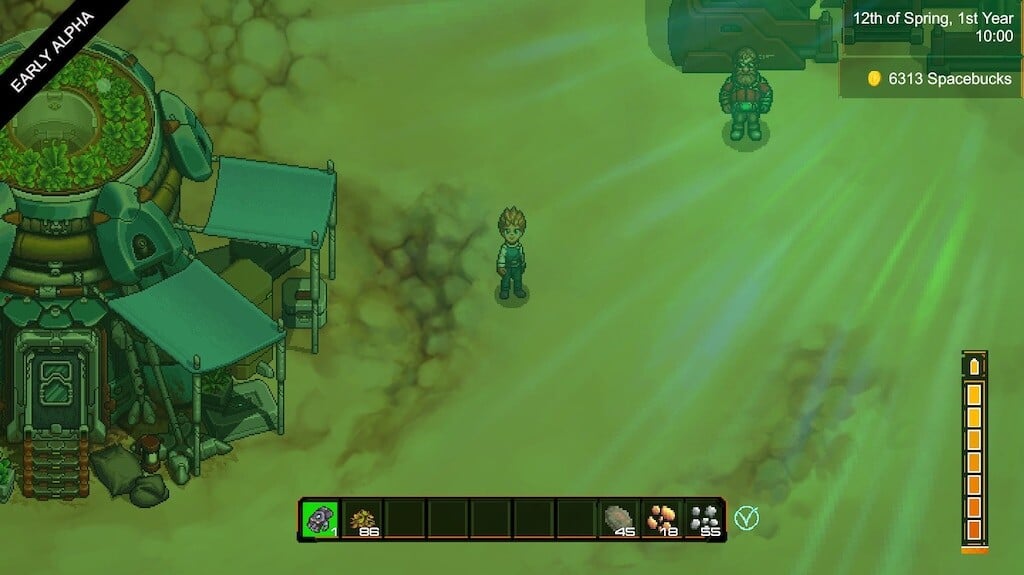Screen dimensions: 1024x575
Task: Choose the grey stone slot with 45
Action: (x=620, y=519)
